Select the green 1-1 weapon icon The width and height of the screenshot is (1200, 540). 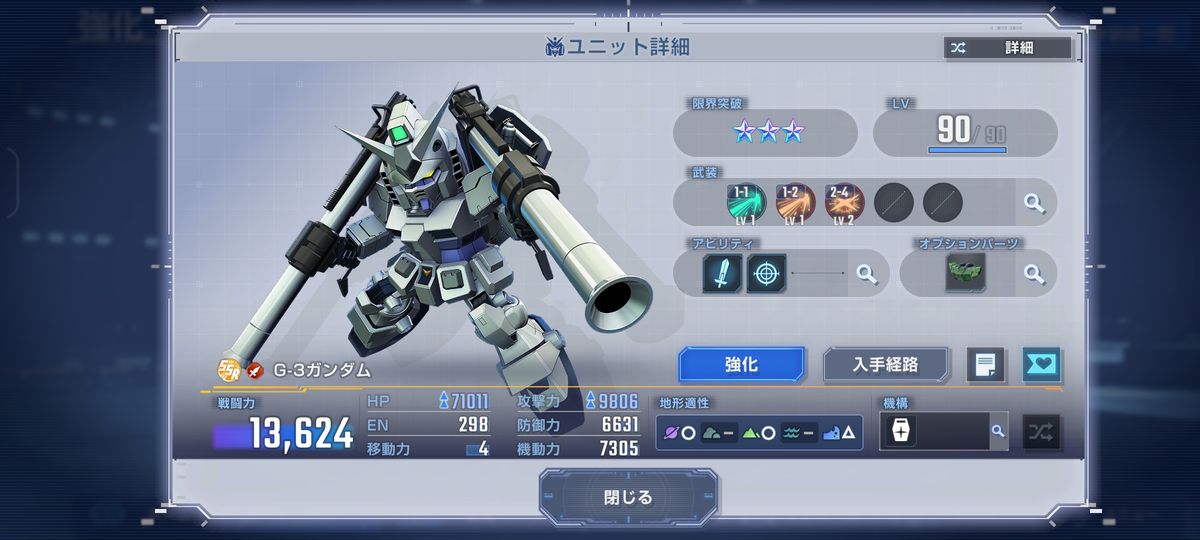746,203
